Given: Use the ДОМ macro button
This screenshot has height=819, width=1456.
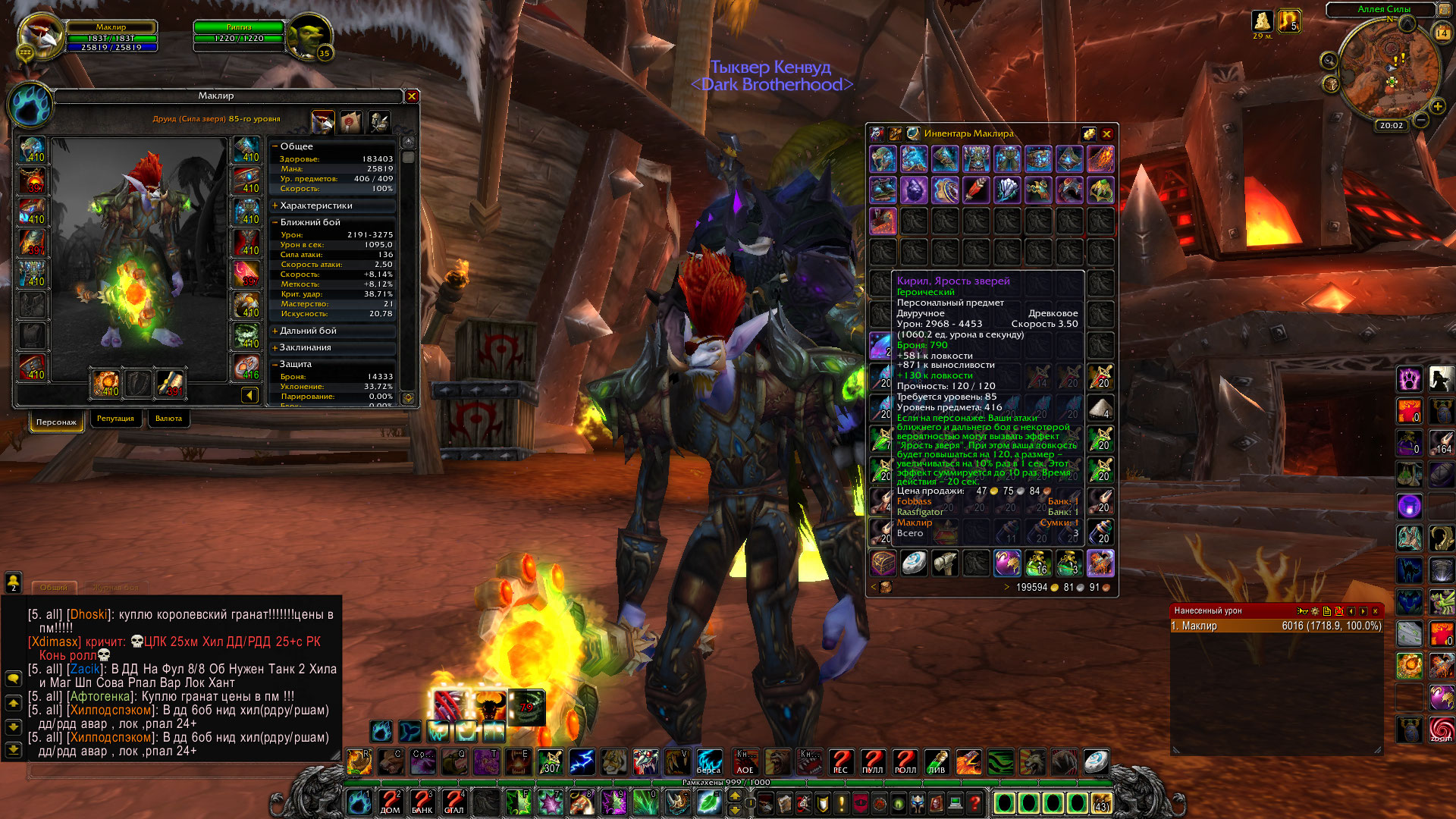Looking at the screenshot, I should [390, 802].
